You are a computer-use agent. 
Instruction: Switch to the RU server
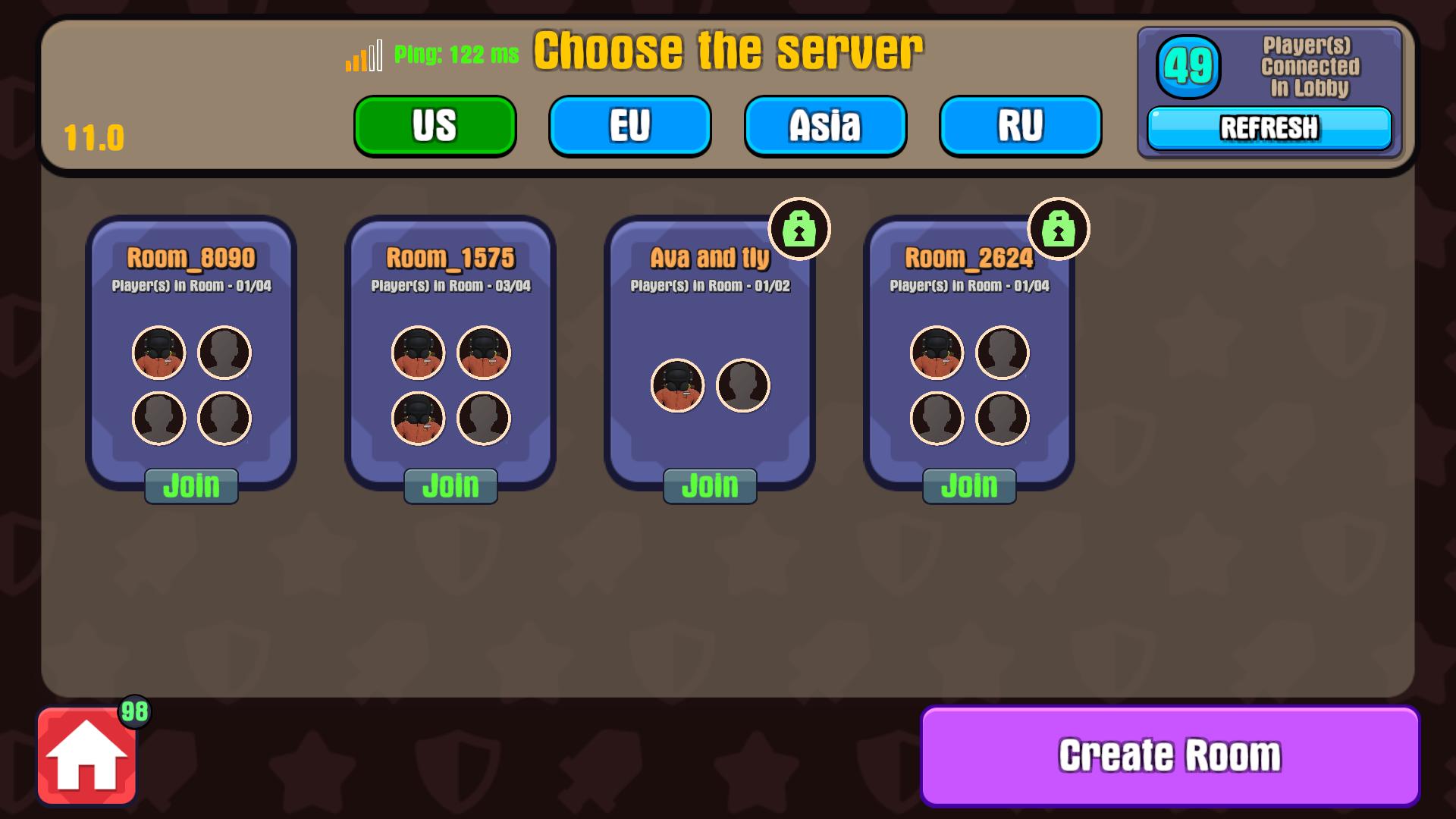(1019, 126)
